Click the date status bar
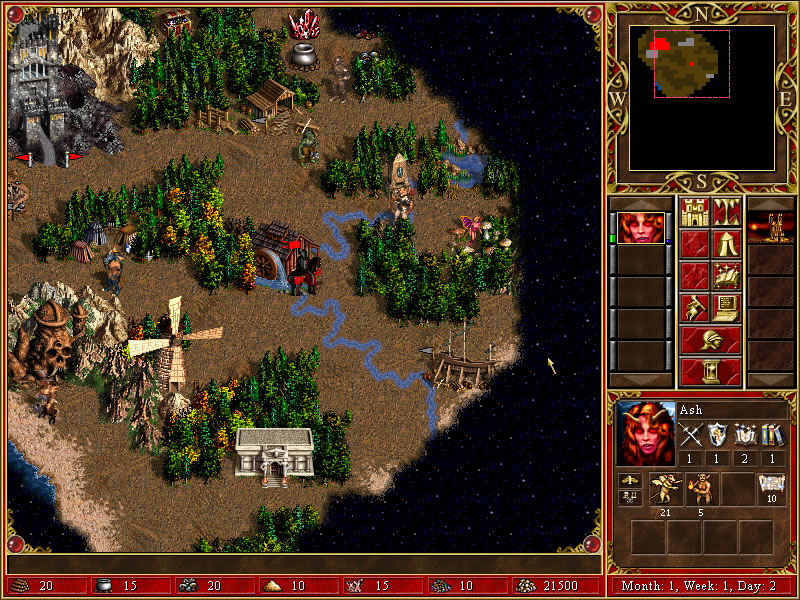800x600 pixels. [x=700, y=586]
